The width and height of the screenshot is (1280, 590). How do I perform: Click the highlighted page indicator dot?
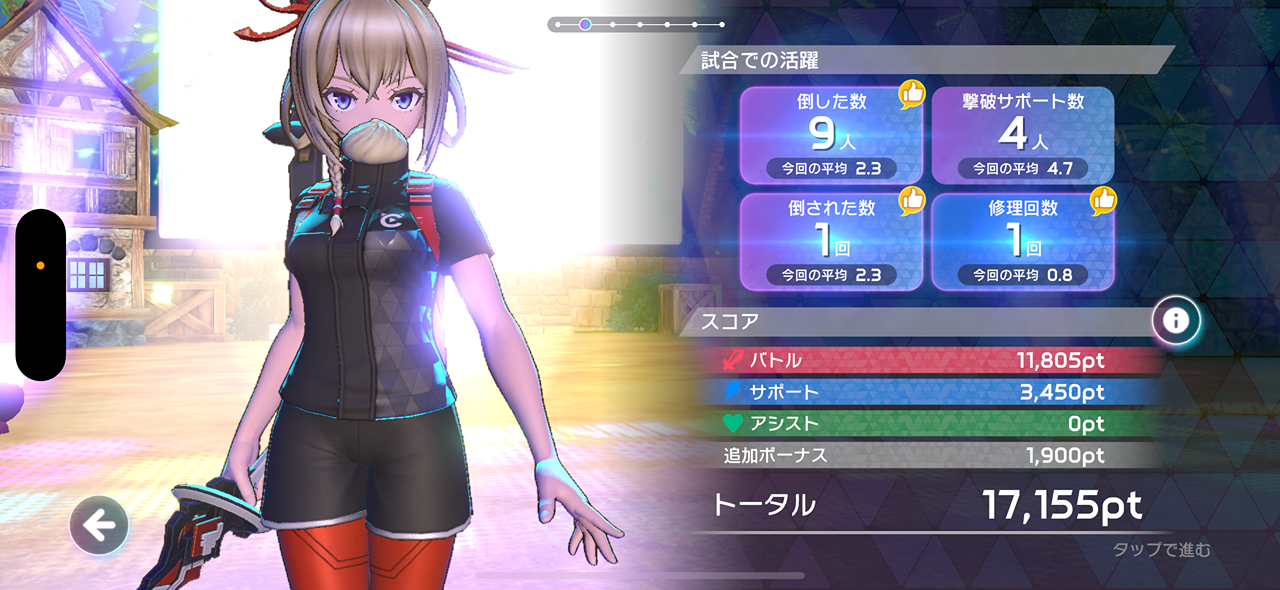coord(585,24)
